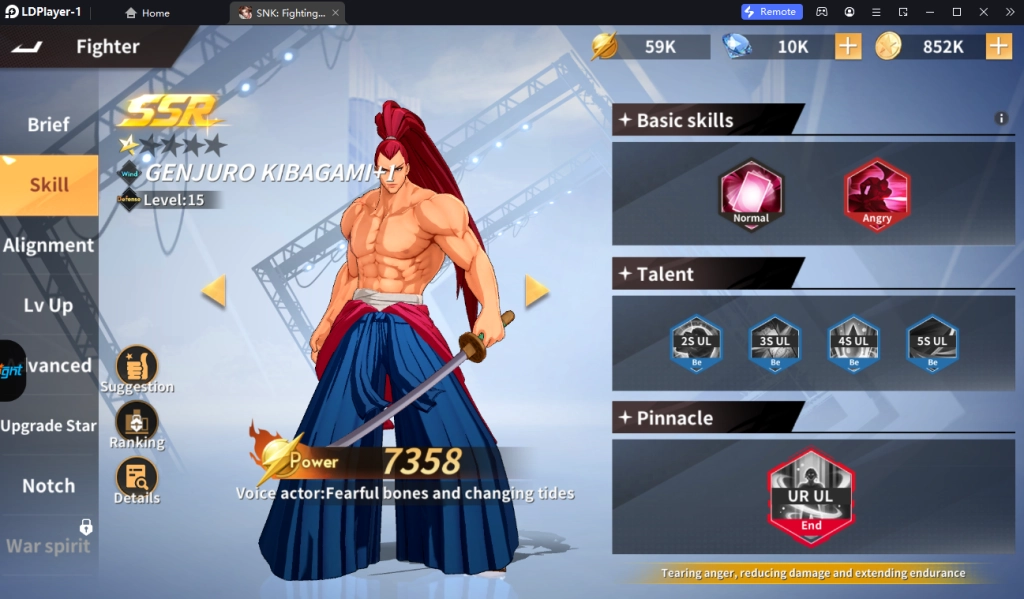View the 5S UL talent
Viewport: 1024px width, 599px height.
click(931, 344)
